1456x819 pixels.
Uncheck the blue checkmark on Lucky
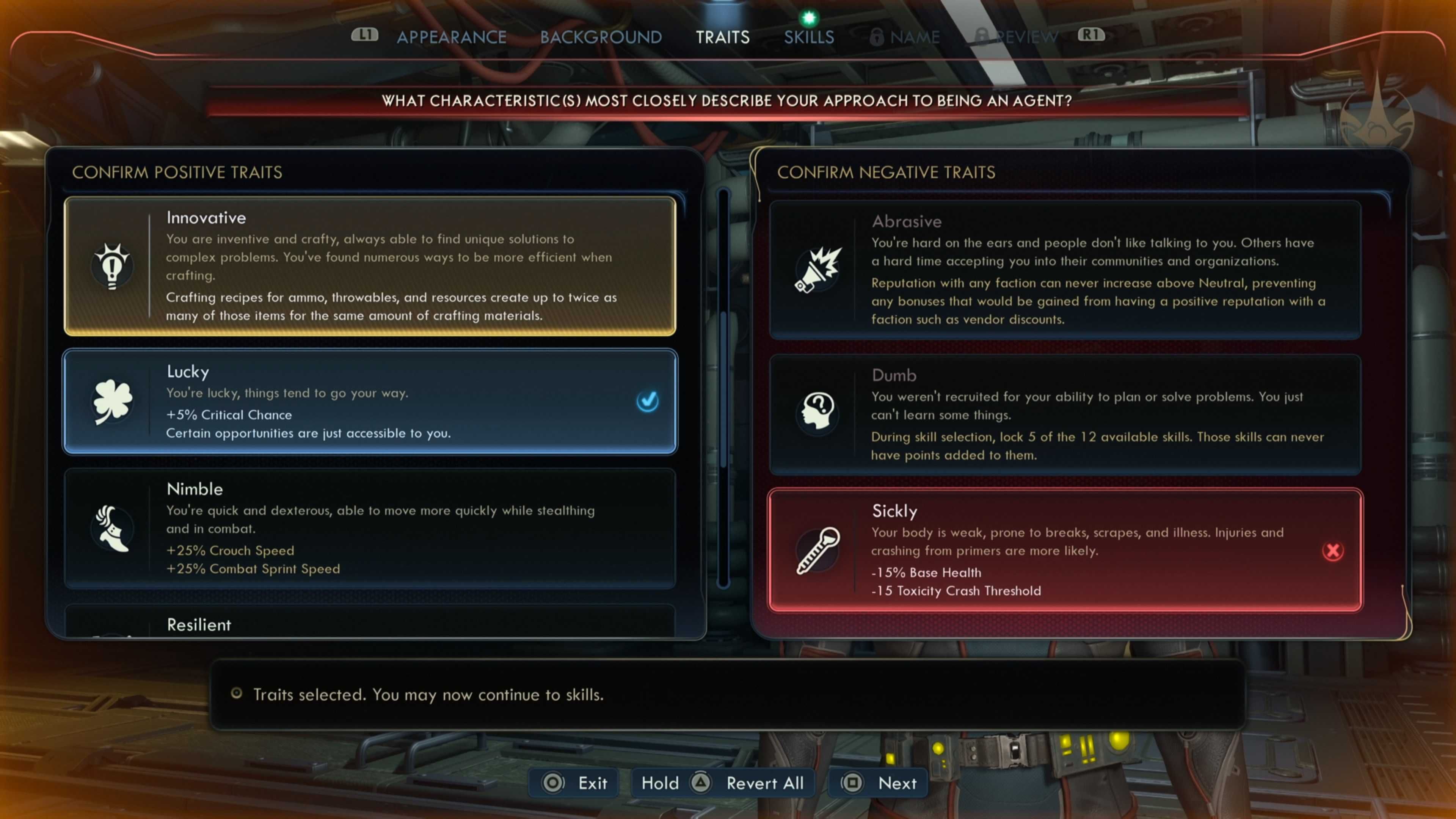coord(647,401)
